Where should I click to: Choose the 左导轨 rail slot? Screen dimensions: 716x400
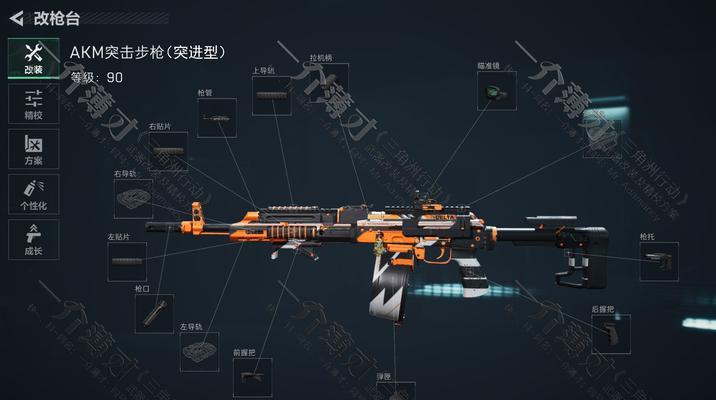point(199,351)
